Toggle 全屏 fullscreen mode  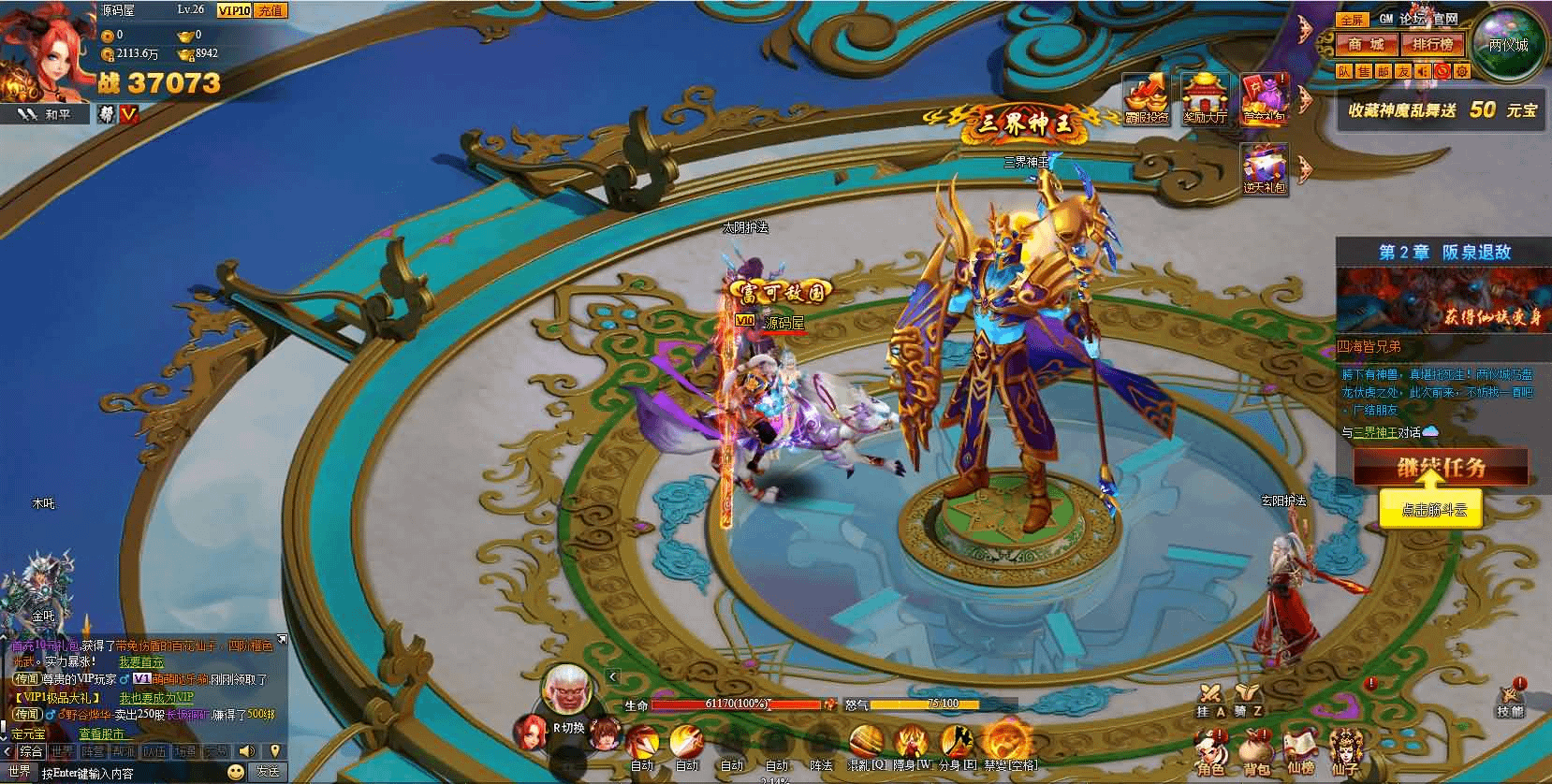1352,20
